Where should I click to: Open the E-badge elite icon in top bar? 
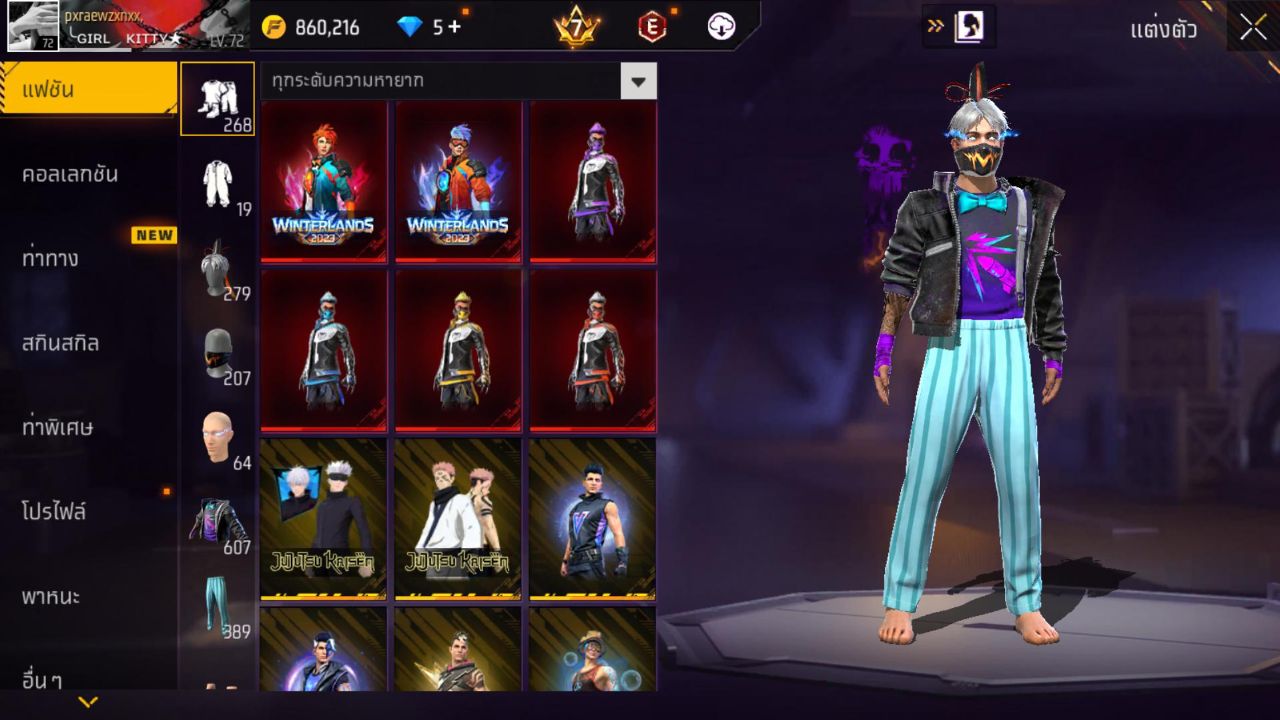(650, 28)
